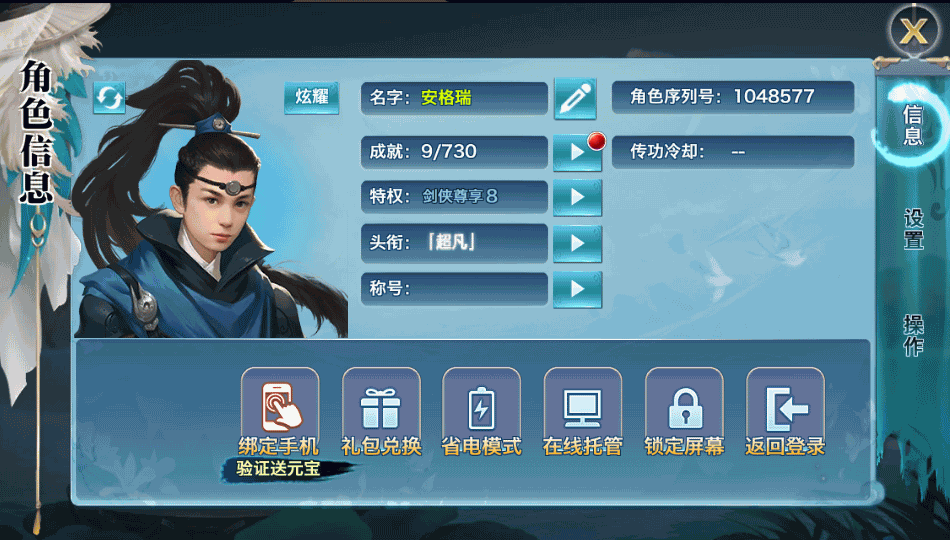Activate 省电模式 power saving mode

pyautogui.click(x=481, y=403)
